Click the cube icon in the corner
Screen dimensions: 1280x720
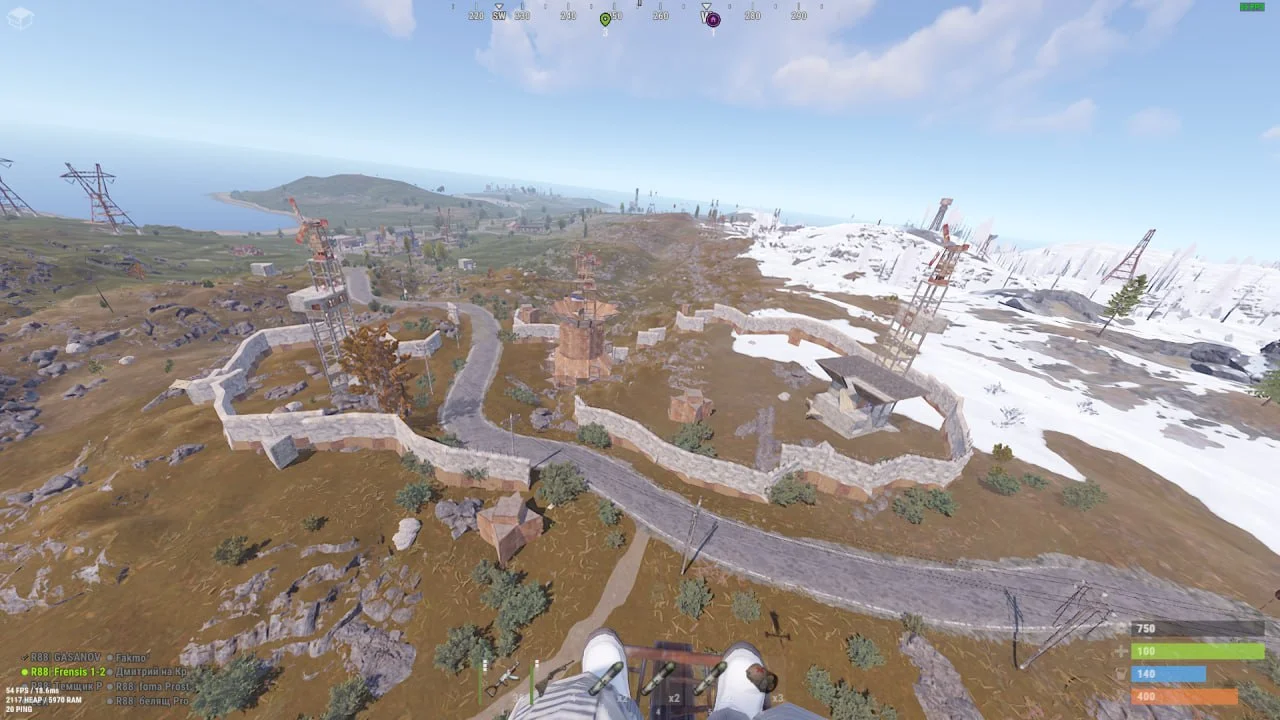click(x=20, y=17)
